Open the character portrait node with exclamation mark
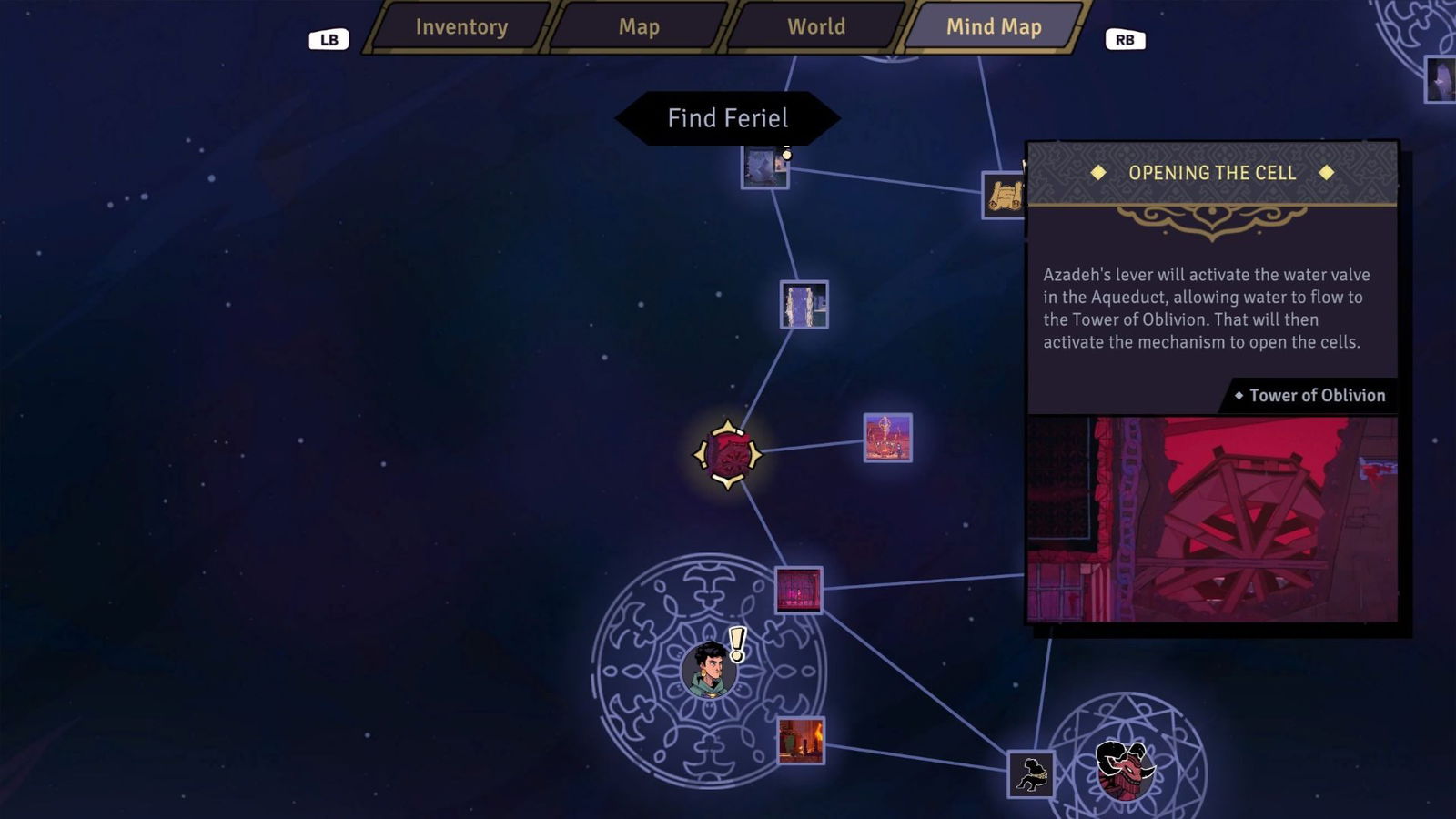Viewport: 1456px width, 819px height. pos(710,669)
